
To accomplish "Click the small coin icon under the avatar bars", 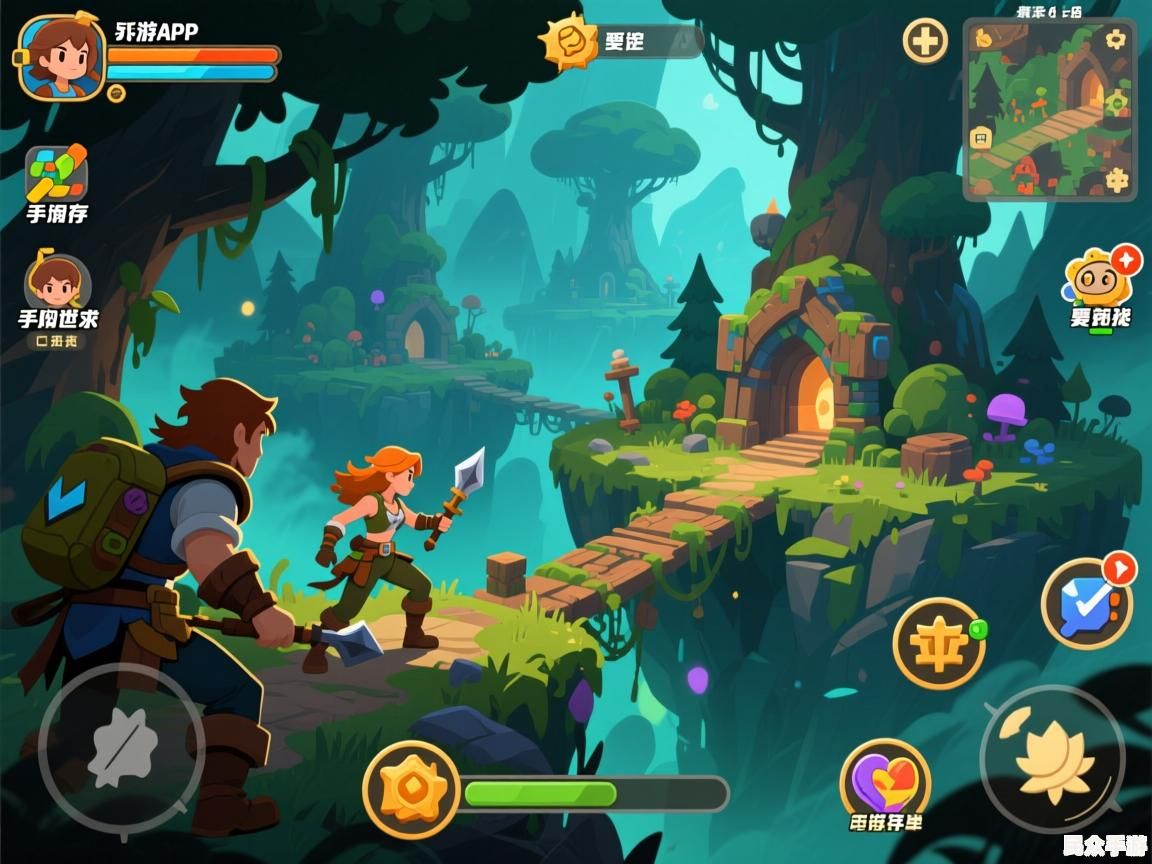I will pos(116,93).
